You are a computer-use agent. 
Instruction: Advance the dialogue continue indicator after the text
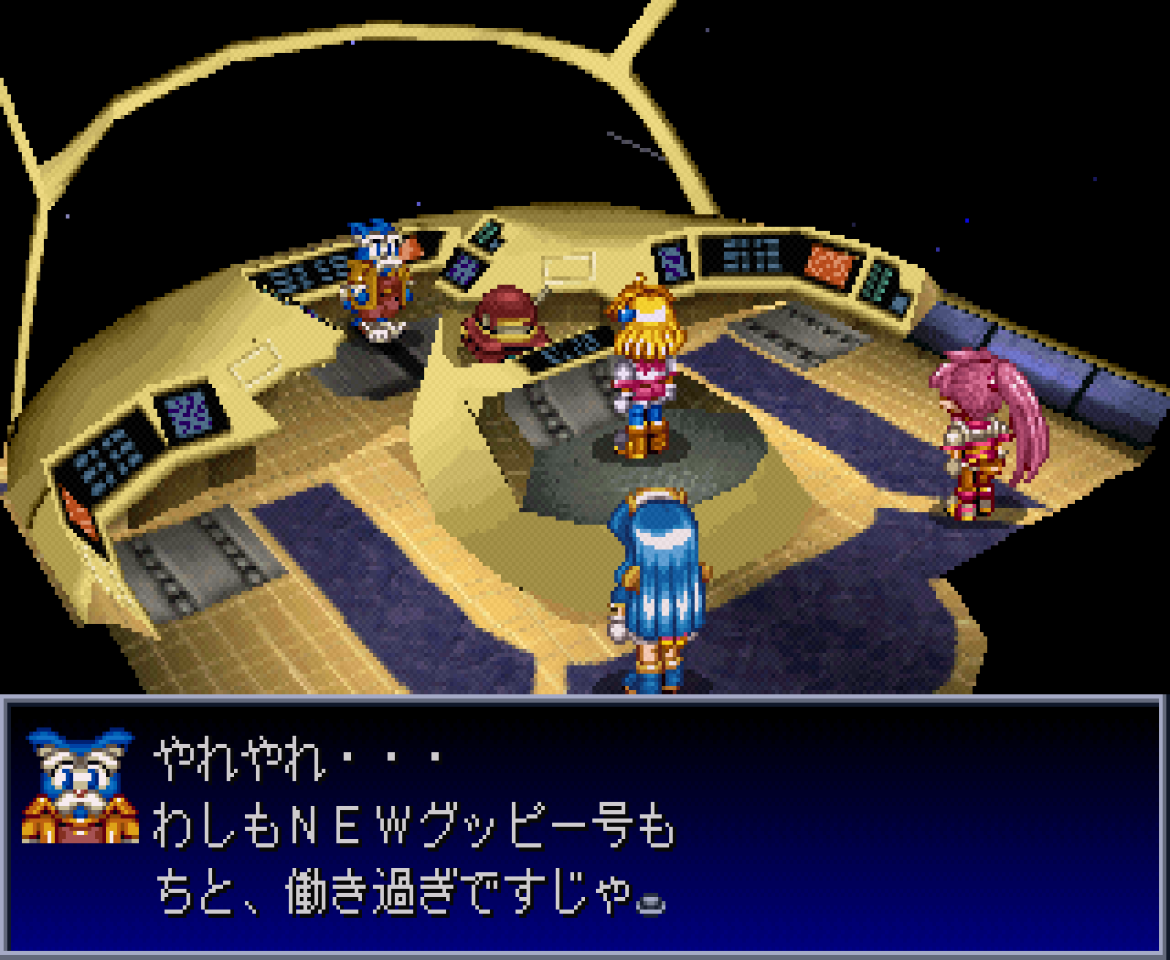click(x=652, y=903)
